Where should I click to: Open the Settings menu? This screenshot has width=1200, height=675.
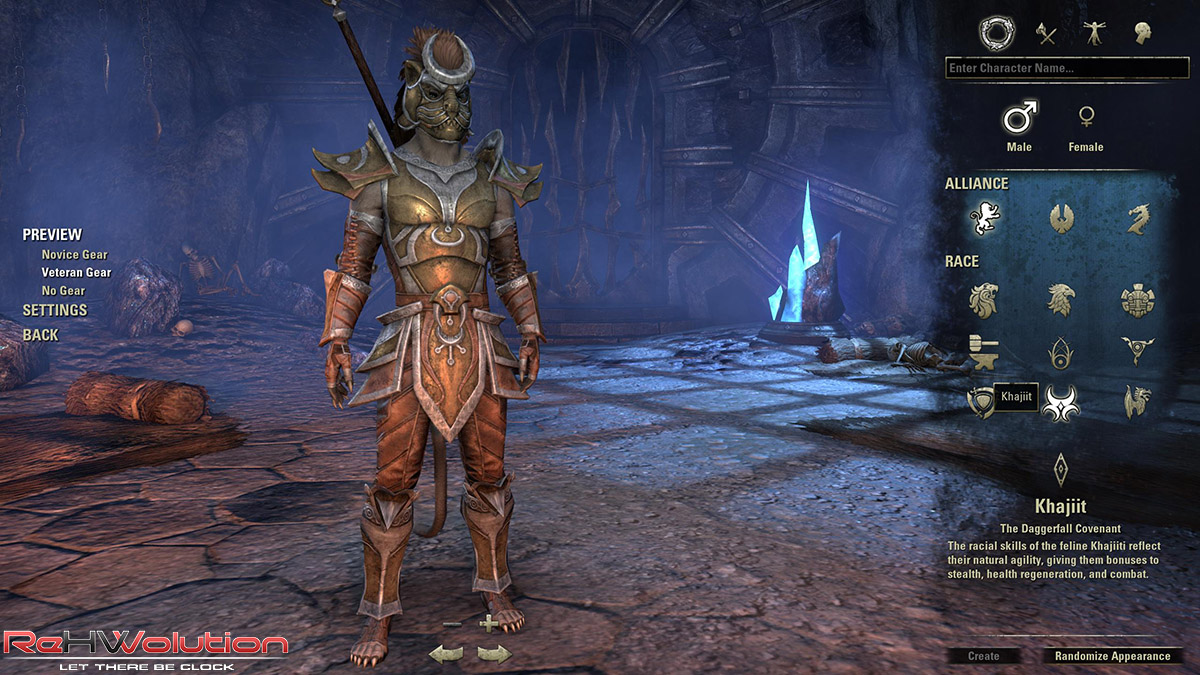point(55,310)
